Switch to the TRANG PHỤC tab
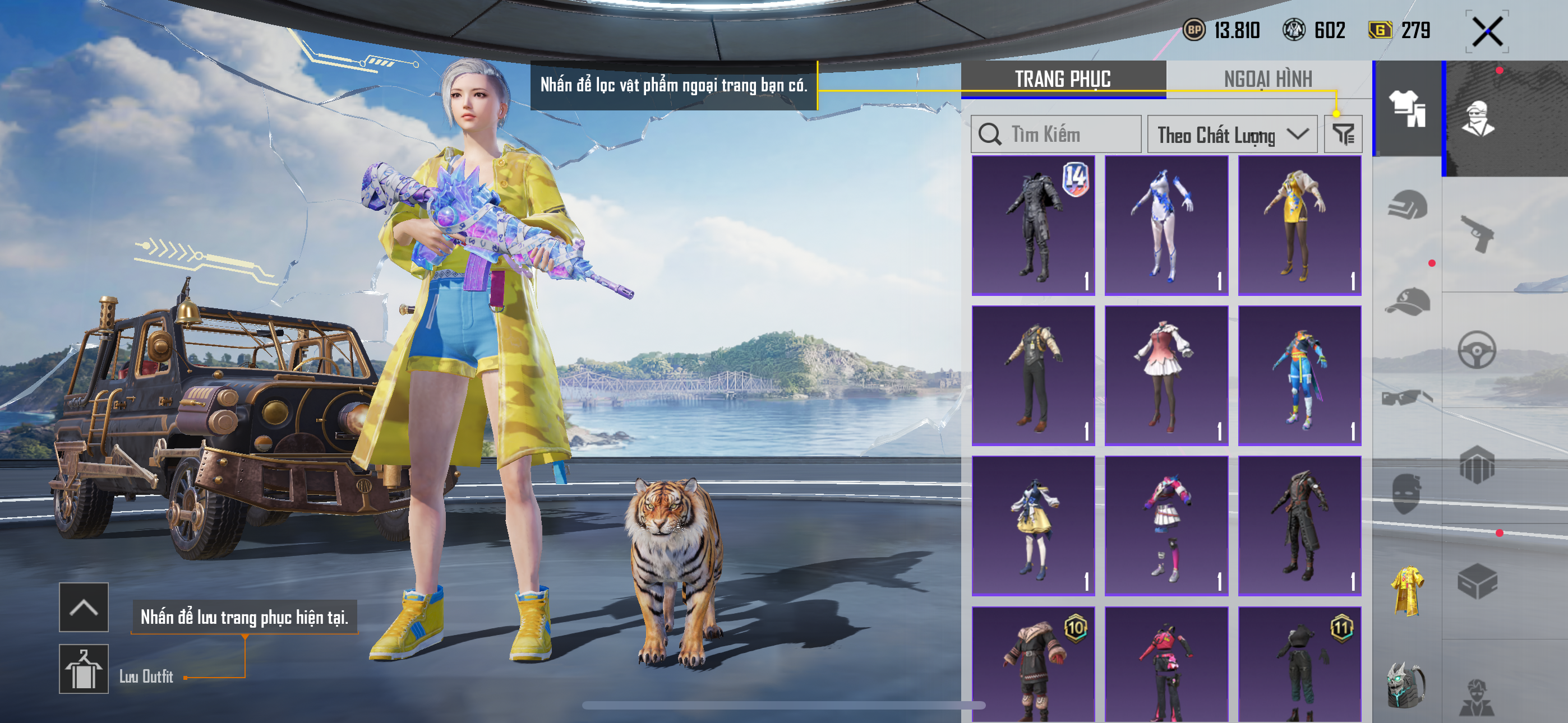Image resolution: width=1568 pixels, height=723 pixels. [1063, 79]
